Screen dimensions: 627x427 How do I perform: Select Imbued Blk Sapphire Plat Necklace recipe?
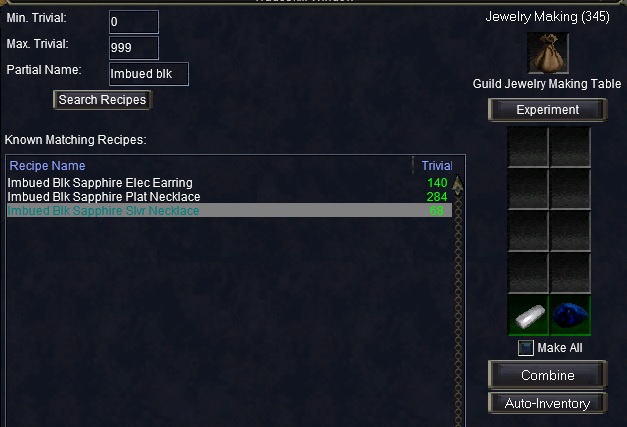point(104,197)
